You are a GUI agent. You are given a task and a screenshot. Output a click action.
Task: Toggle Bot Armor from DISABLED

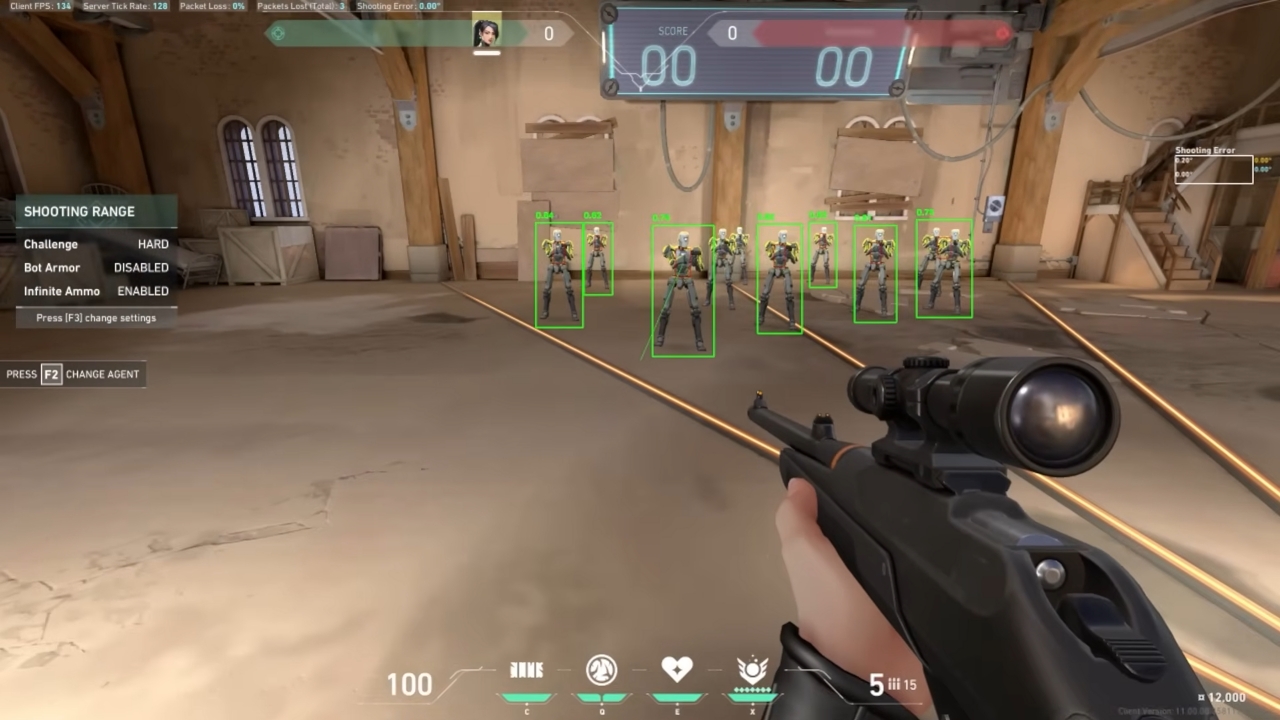[x=140, y=267]
